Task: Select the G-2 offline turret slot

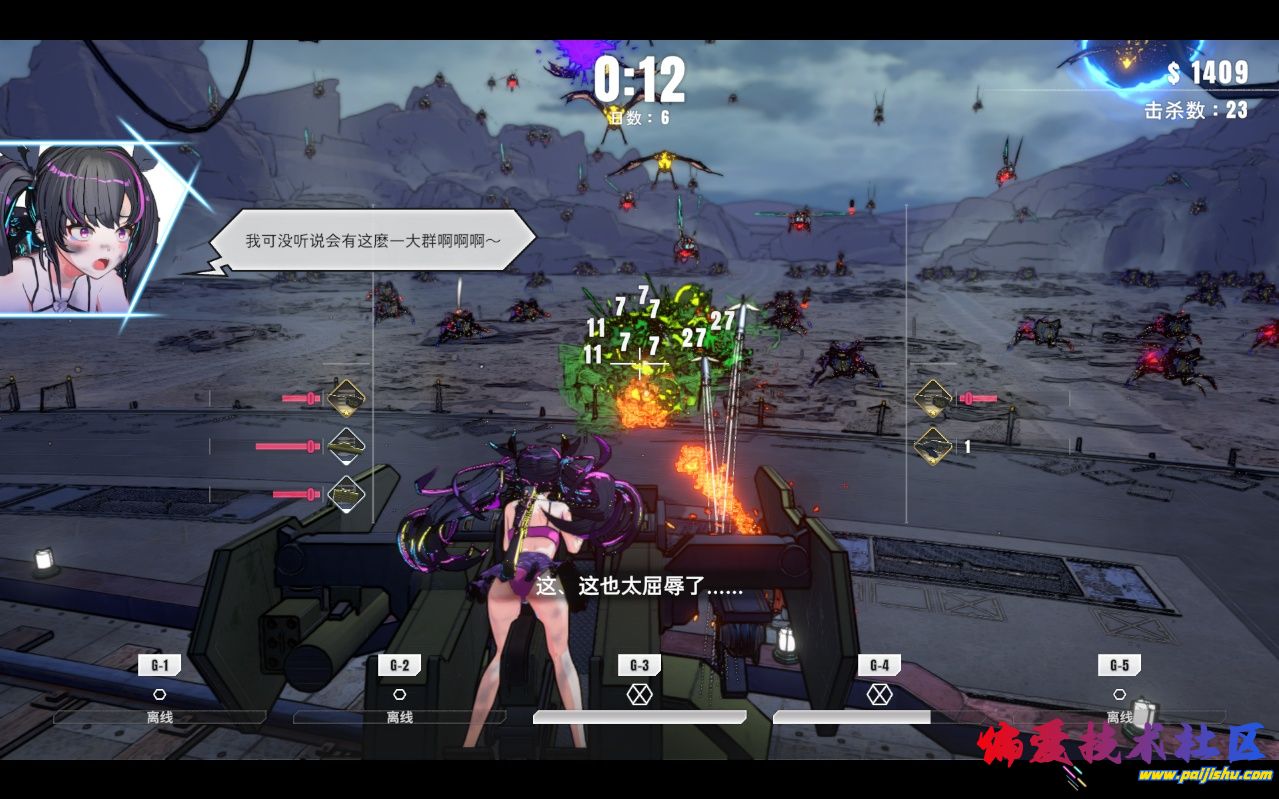Action: [400, 692]
